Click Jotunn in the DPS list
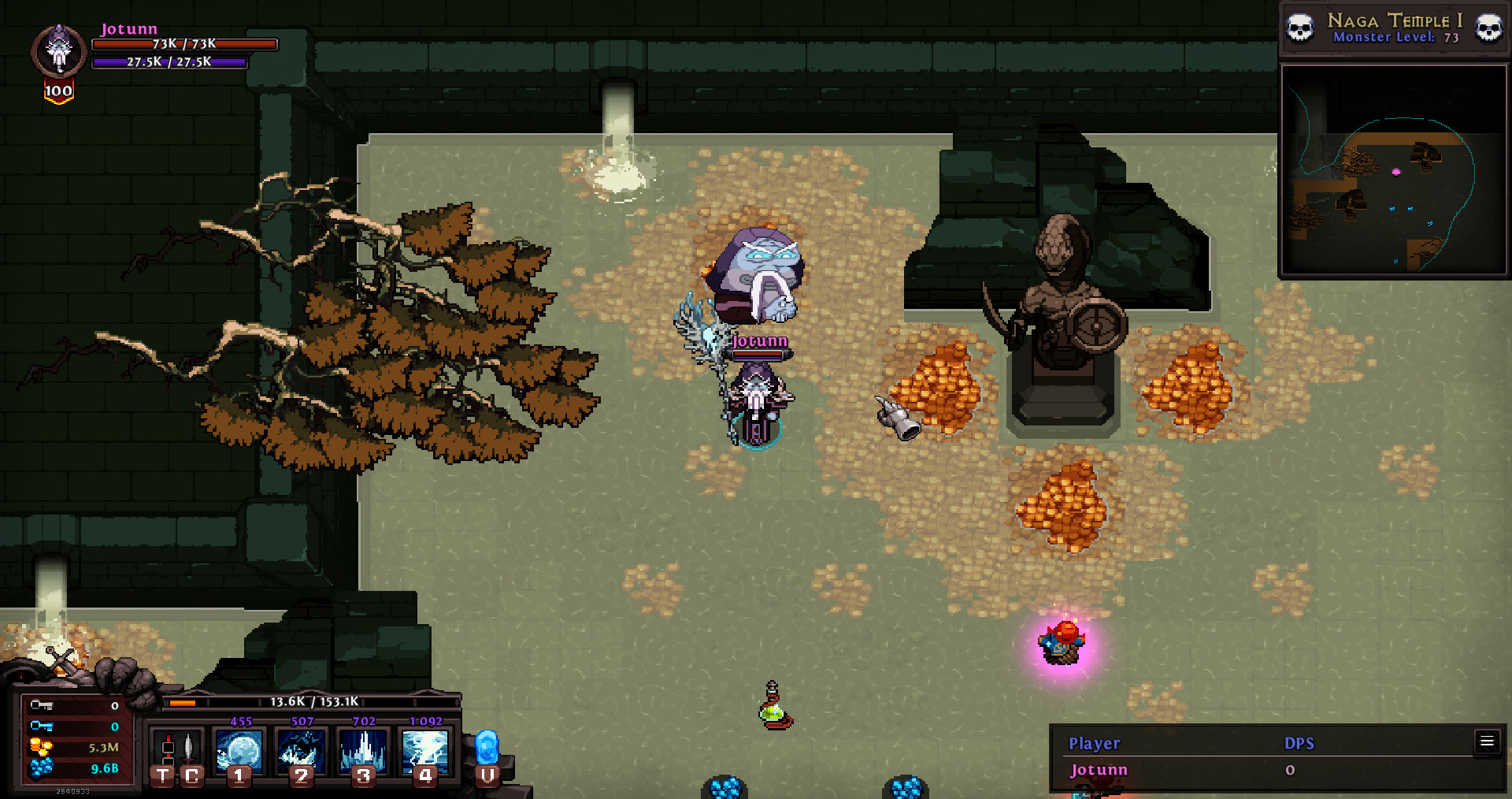 [1099, 769]
